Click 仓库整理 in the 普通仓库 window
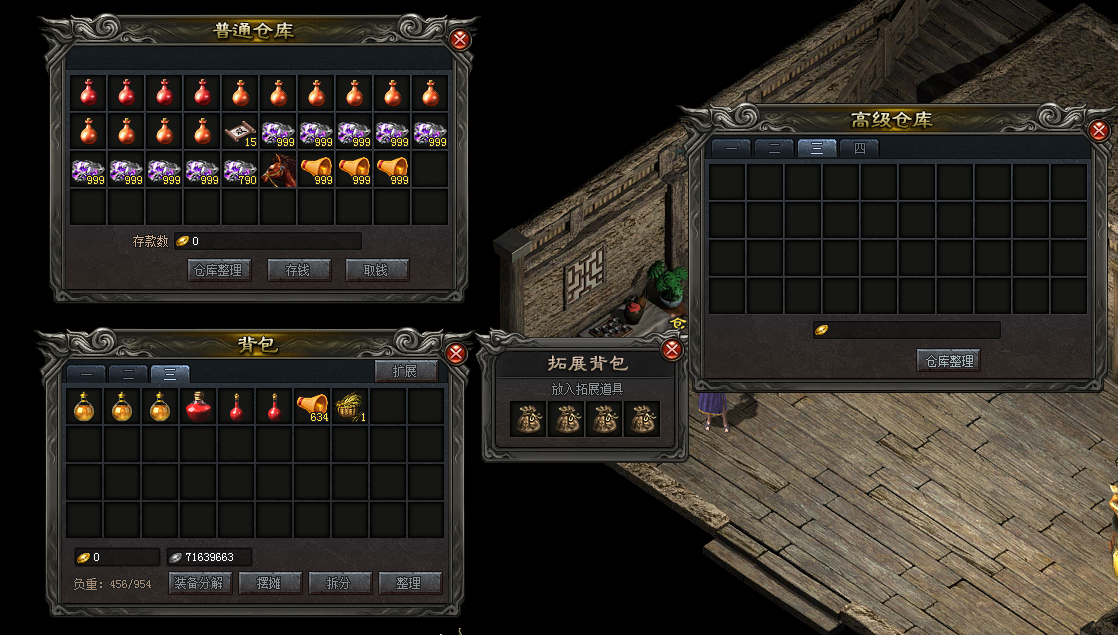Image resolution: width=1118 pixels, height=635 pixels. (218, 270)
